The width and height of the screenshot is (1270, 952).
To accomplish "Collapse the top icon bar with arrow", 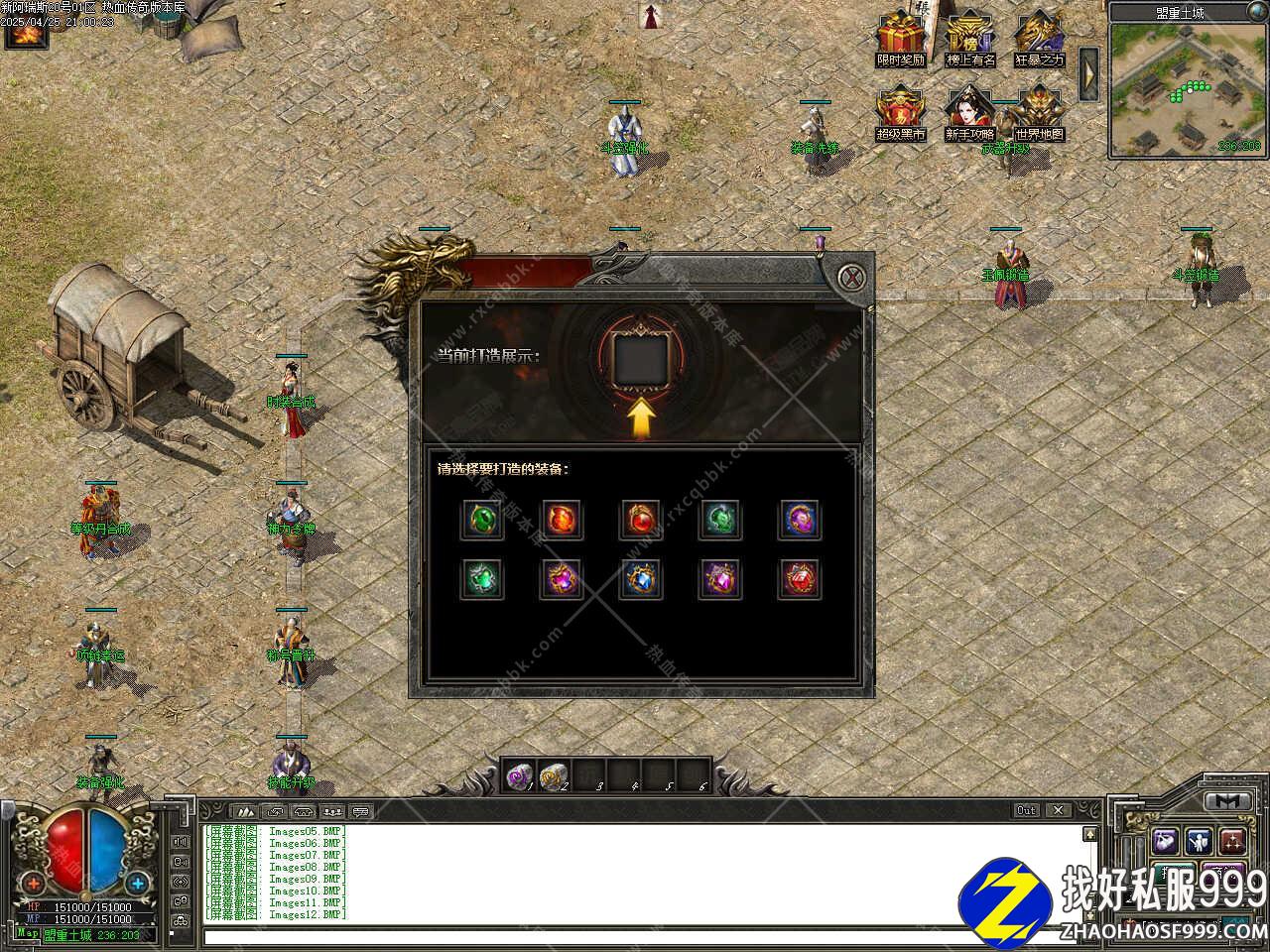I will pos(1088,73).
